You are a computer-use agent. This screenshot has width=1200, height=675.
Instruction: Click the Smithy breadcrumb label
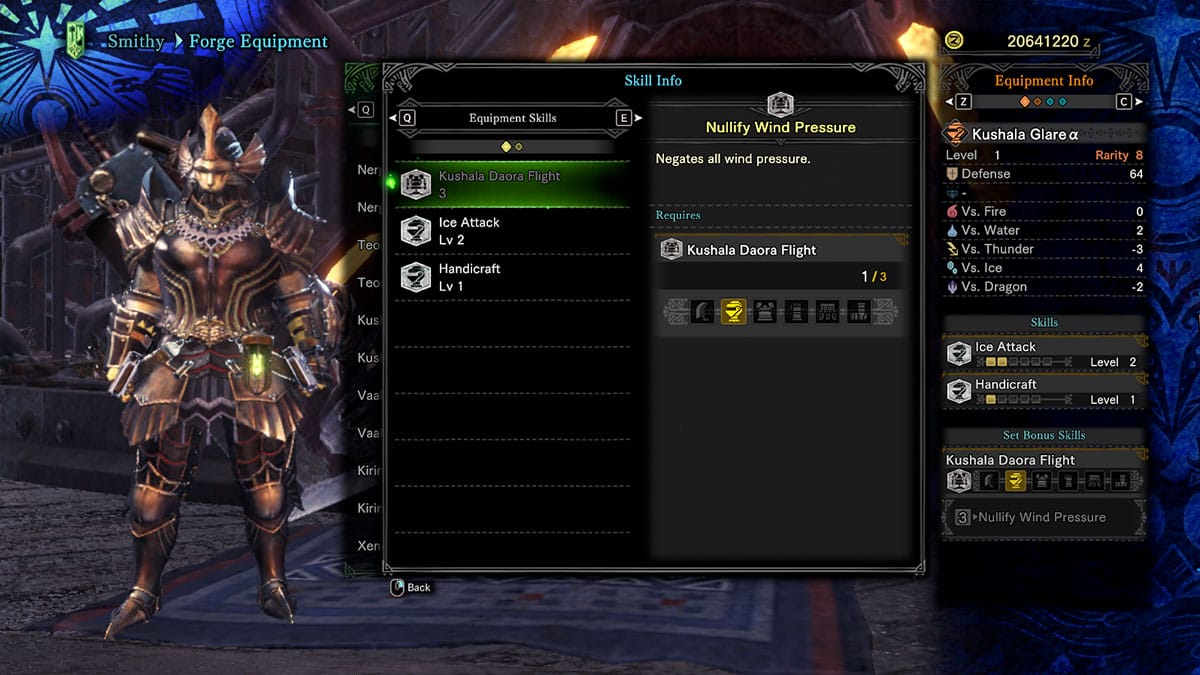(136, 42)
